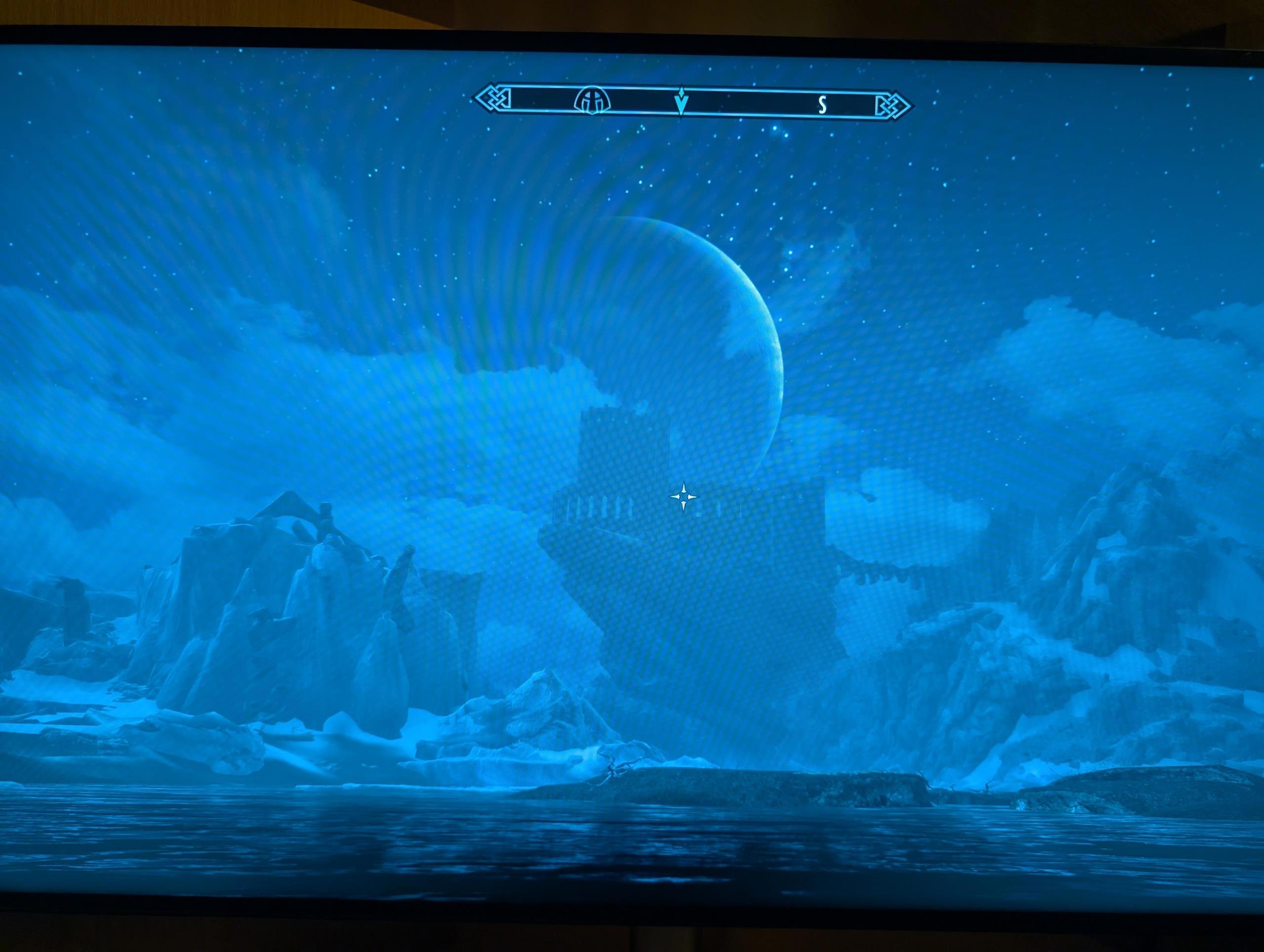Click the South "S" heading on the compass
Screen dimensions: 1264x952
tap(822, 105)
